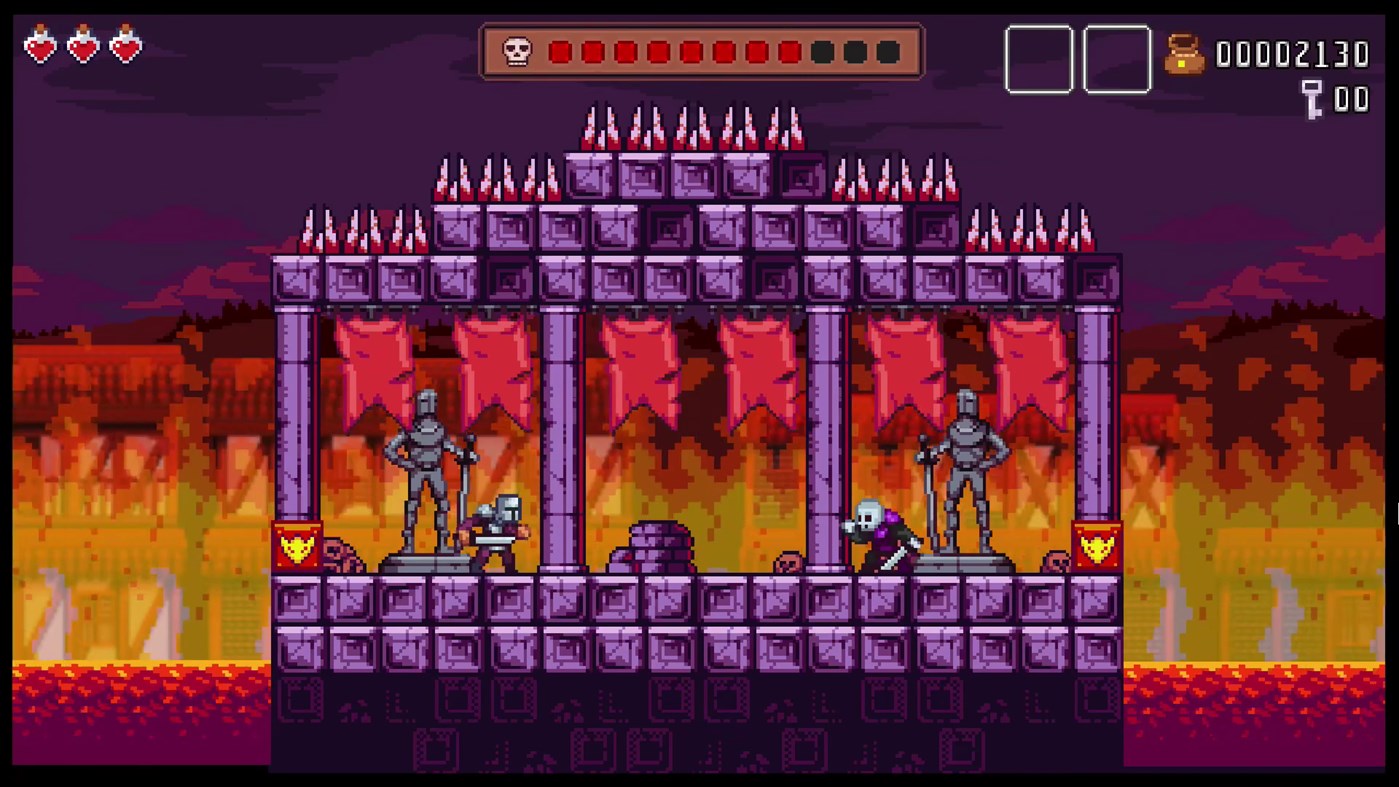This screenshot has height=787, width=1399.
Task: Click the key count showing 00
Action: [x=1355, y=100]
